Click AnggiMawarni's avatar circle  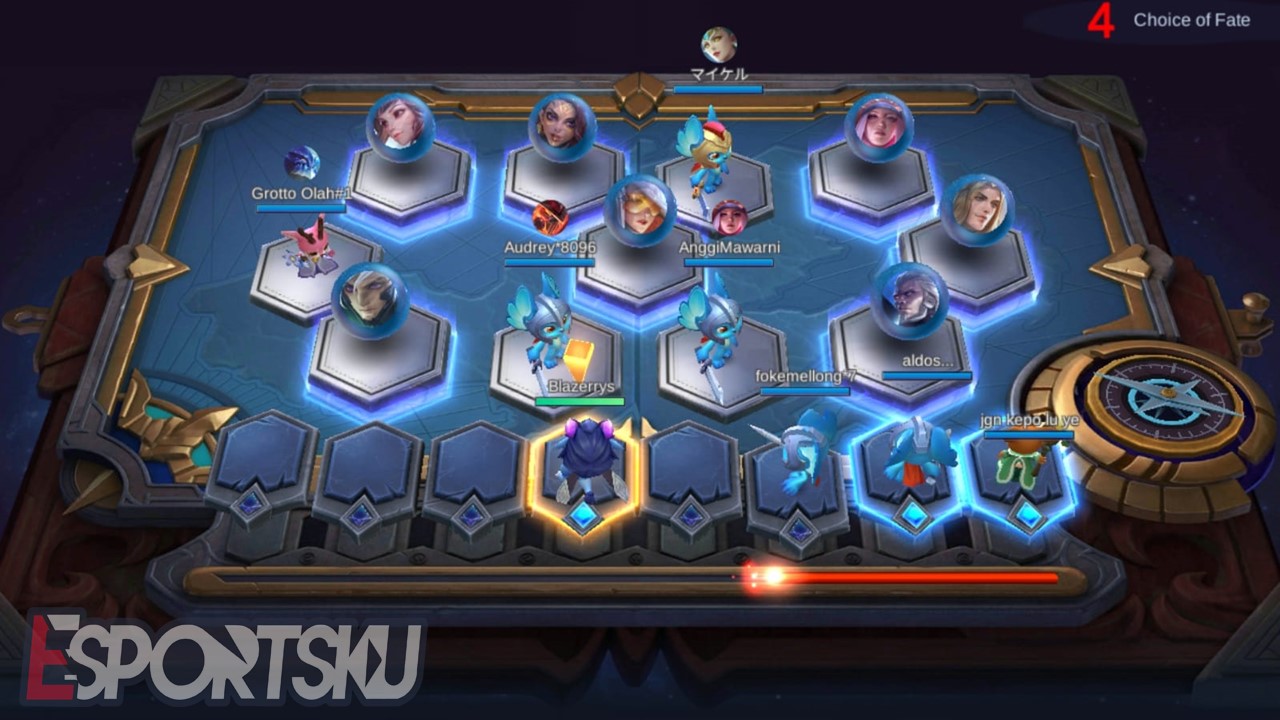click(729, 219)
